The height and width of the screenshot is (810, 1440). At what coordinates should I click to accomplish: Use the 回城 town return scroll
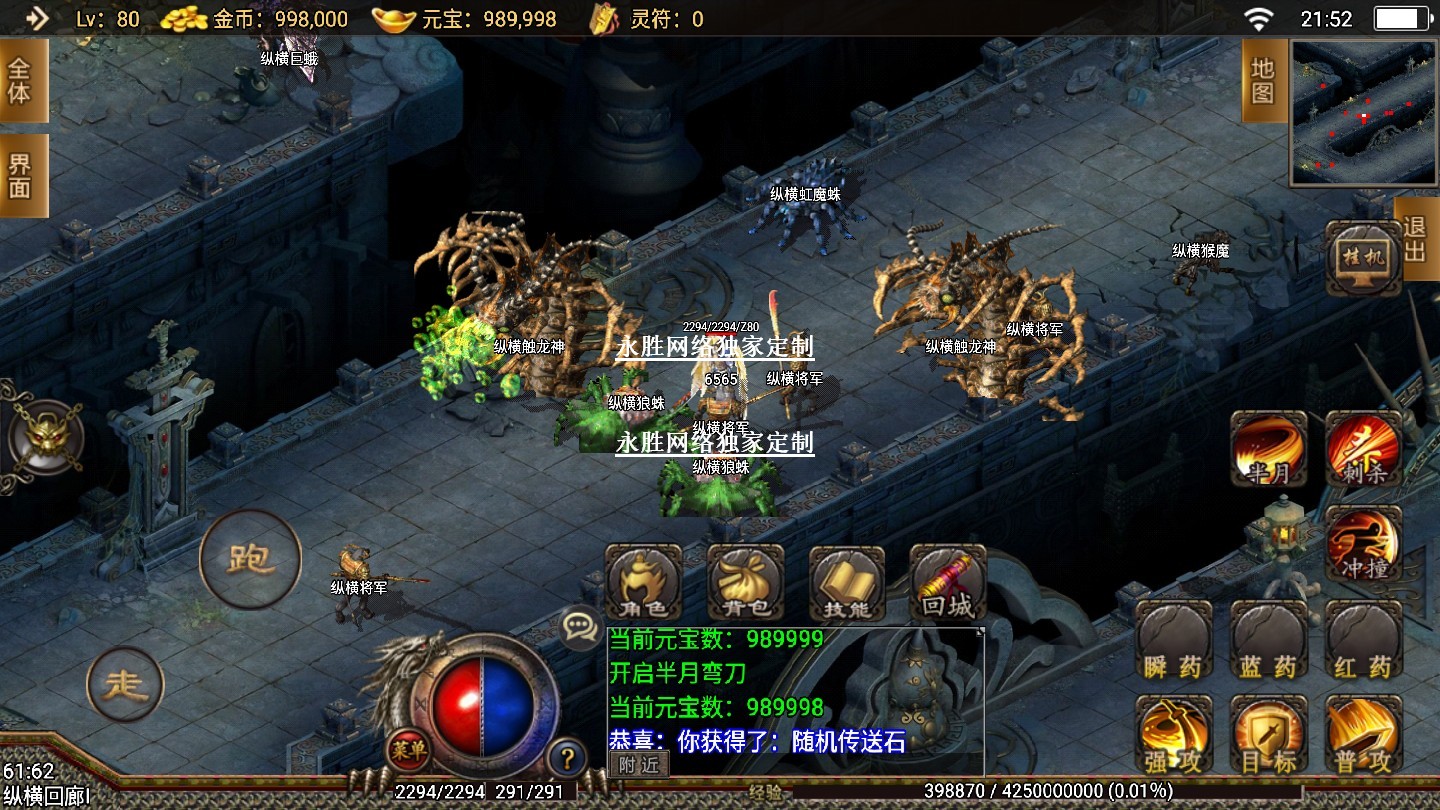pos(947,583)
